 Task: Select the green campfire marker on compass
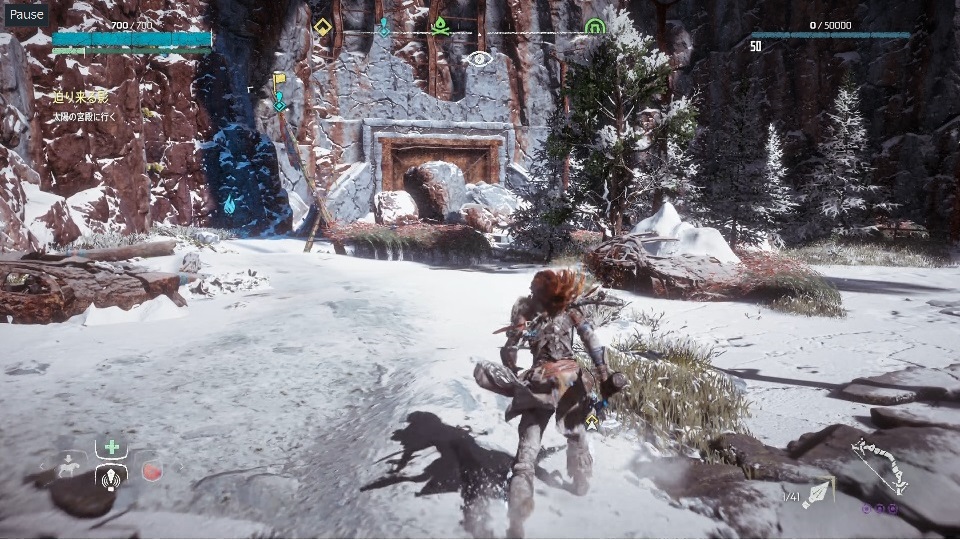point(440,25)
